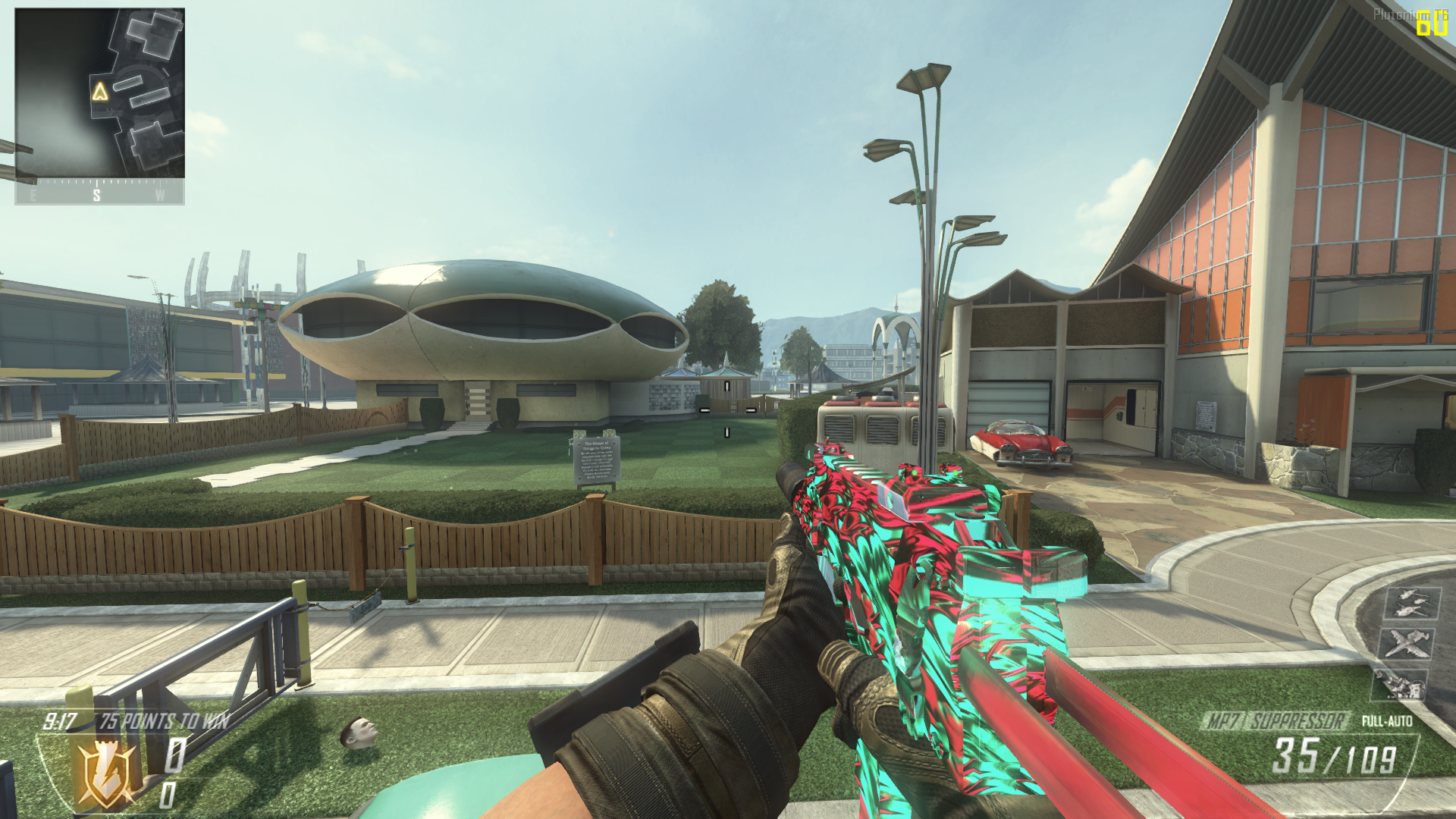This screenshot has width=1456, height=819.
Task: Select the three-jet scorestreak icon
Action: [1411, 603]
